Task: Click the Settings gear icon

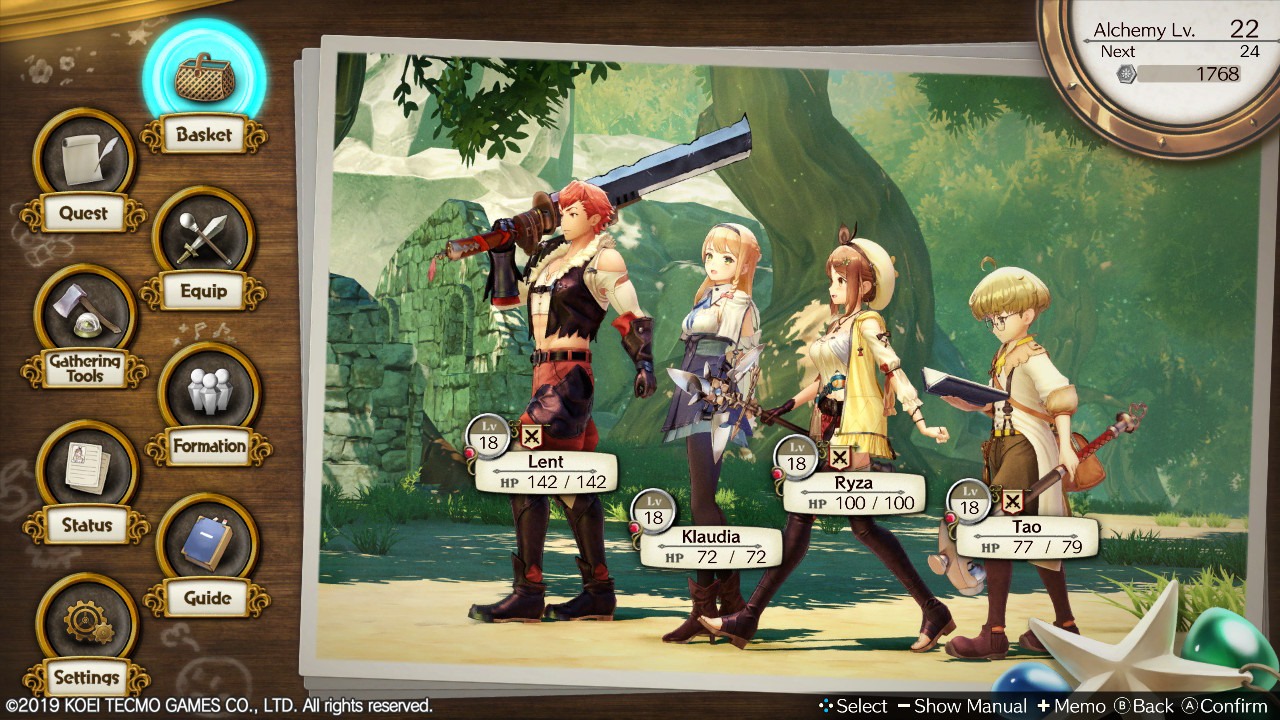Action: [84, 622]
